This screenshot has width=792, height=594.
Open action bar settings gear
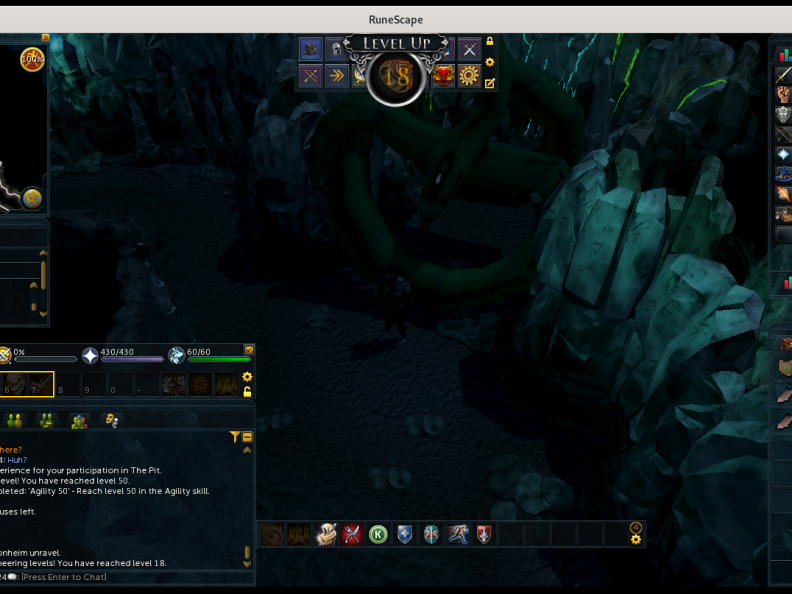(x=248, y=377)
